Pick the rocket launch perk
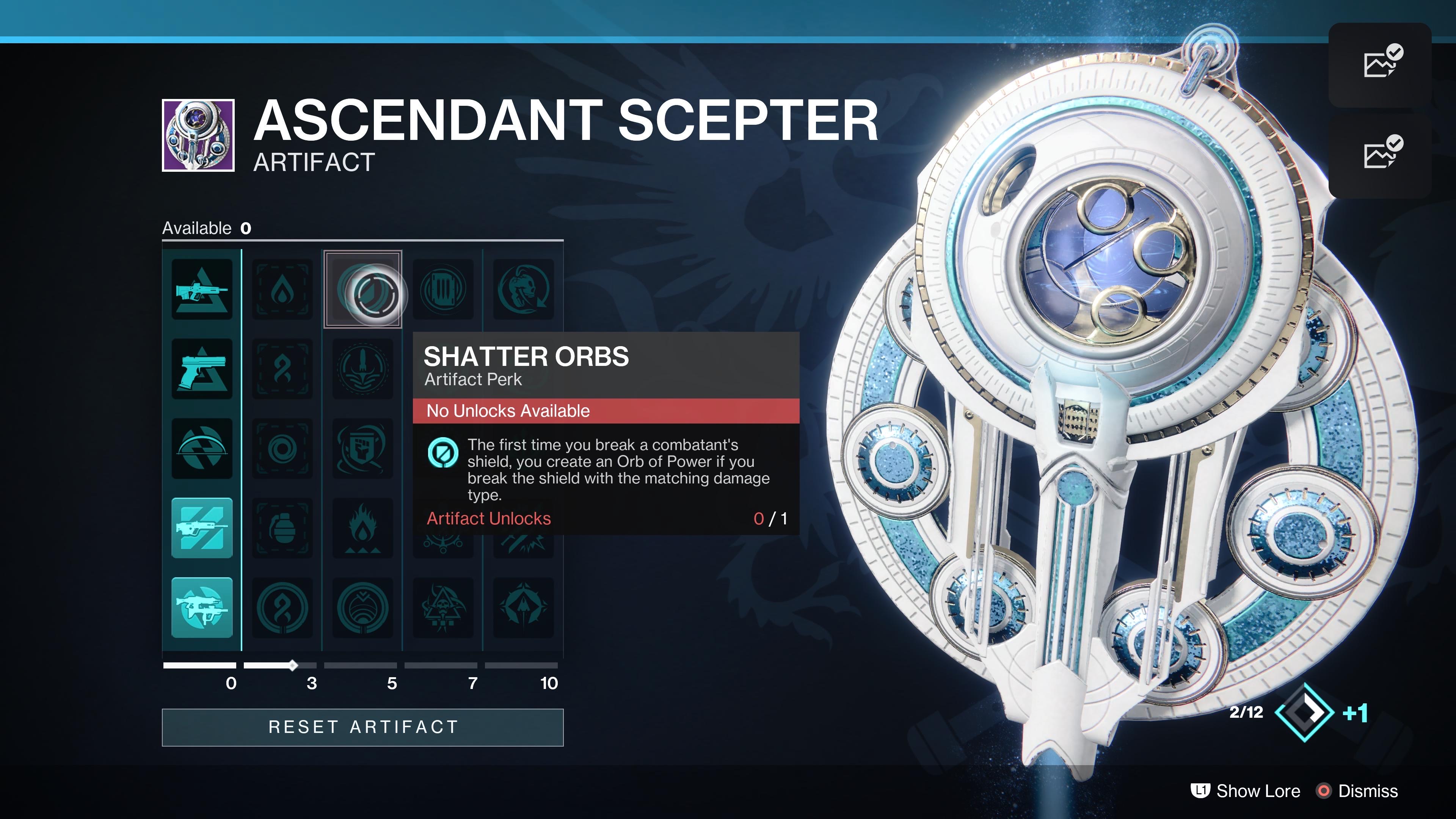This screenshot has width=1456, height=819. click(362, 369)
